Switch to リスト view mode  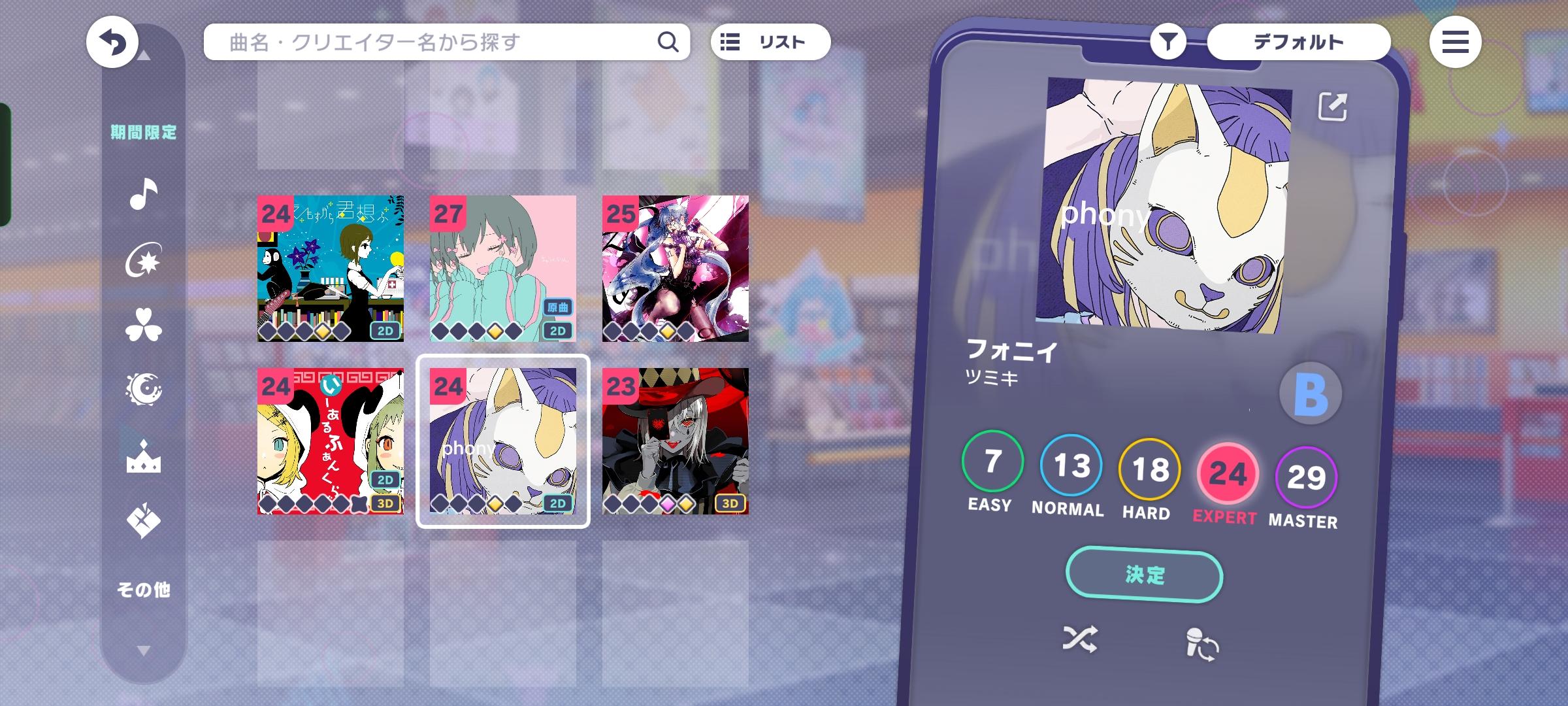pos(770,41)
